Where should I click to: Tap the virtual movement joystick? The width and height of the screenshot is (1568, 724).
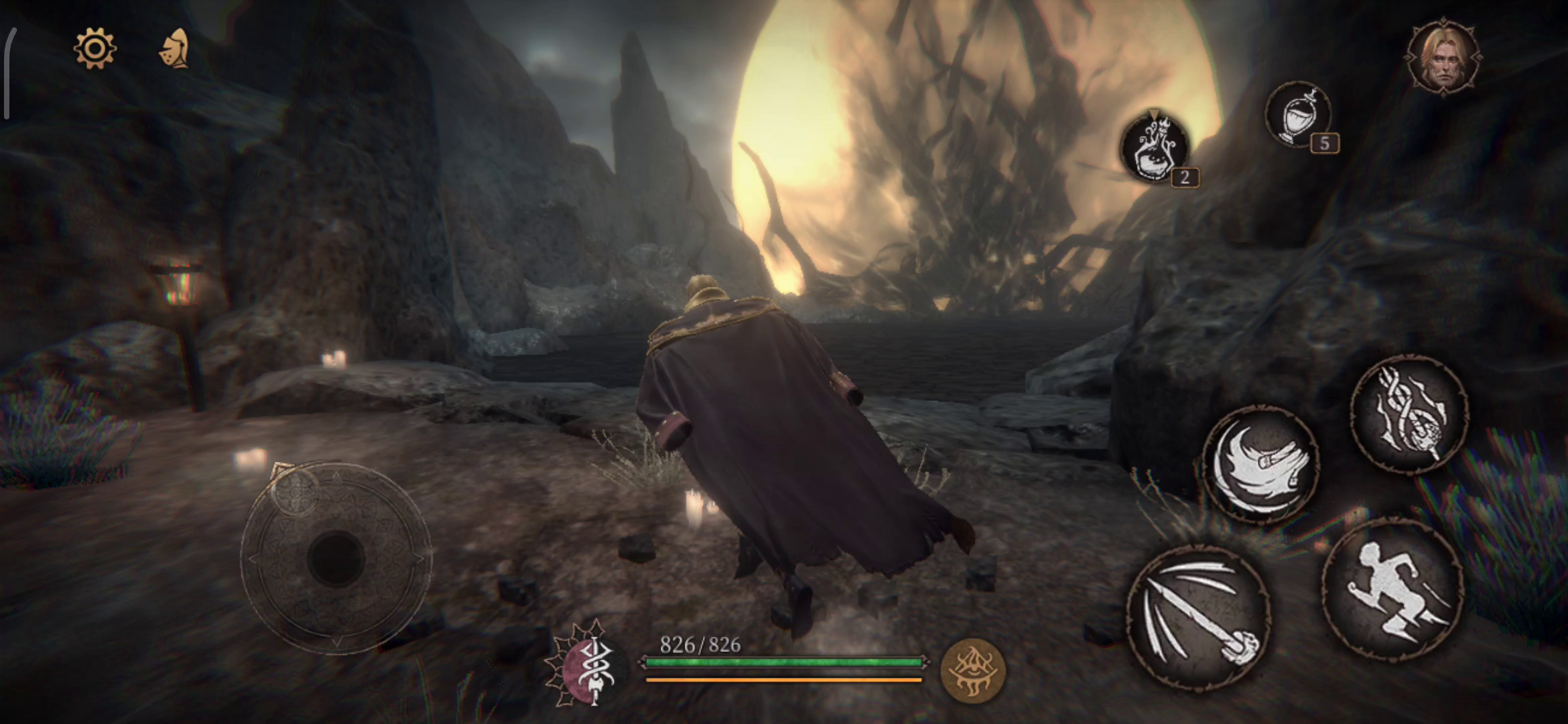[x=336, y=558]
